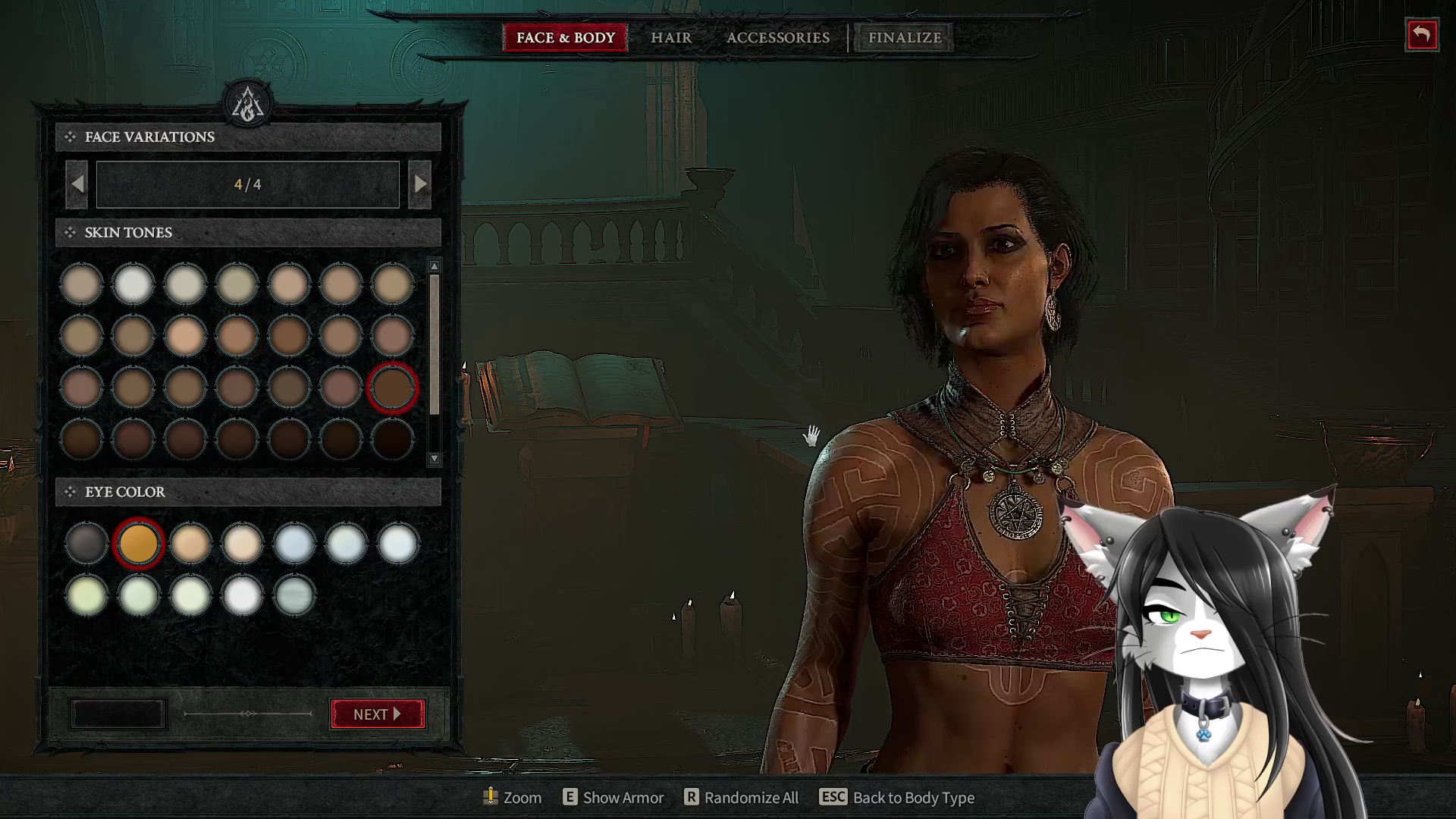Click the E Show Armor key icon
Screen dimensions: 1456x819
pos(569,797)
